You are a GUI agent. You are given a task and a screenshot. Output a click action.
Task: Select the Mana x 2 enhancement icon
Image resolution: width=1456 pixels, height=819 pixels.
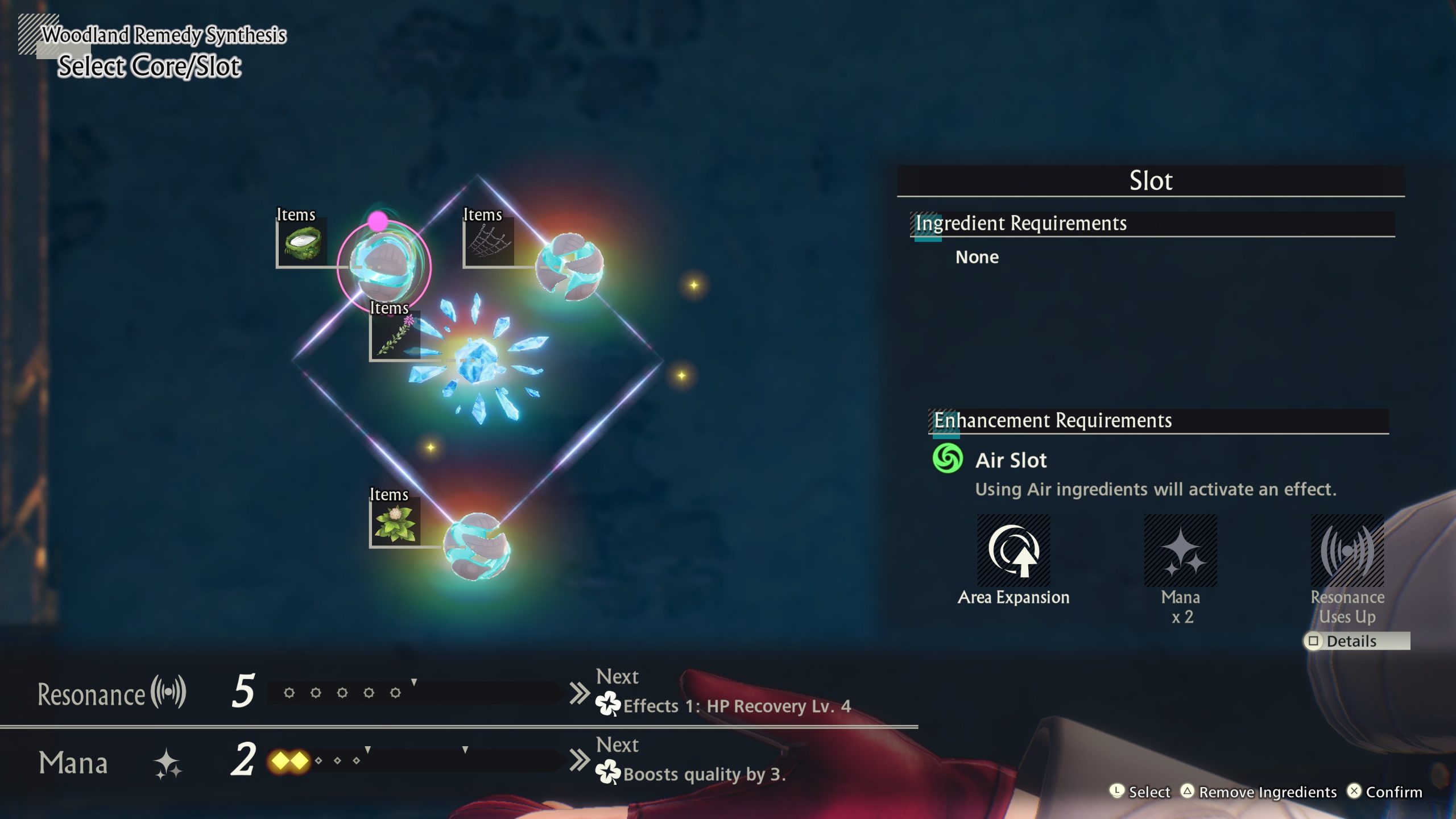click(x=1180, y=551)
